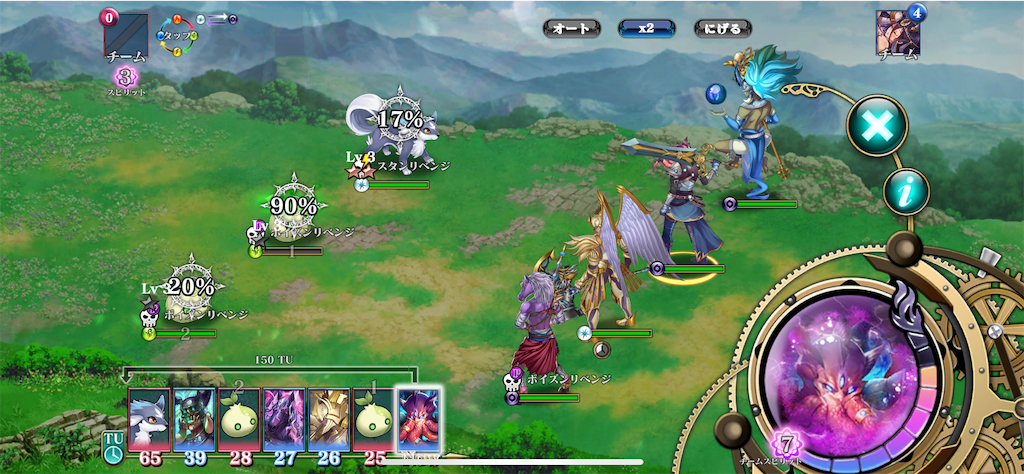Toggle the x2 battle speed button

pyautogui.click(x=647, y=28)
